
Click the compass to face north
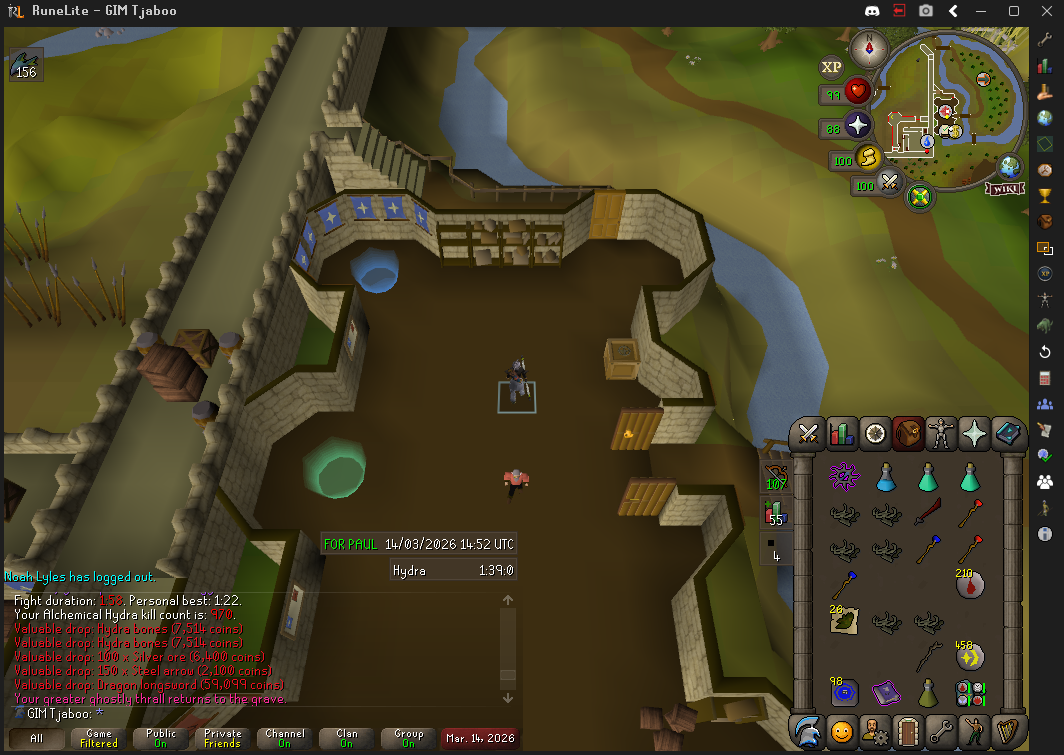[870, 47]
